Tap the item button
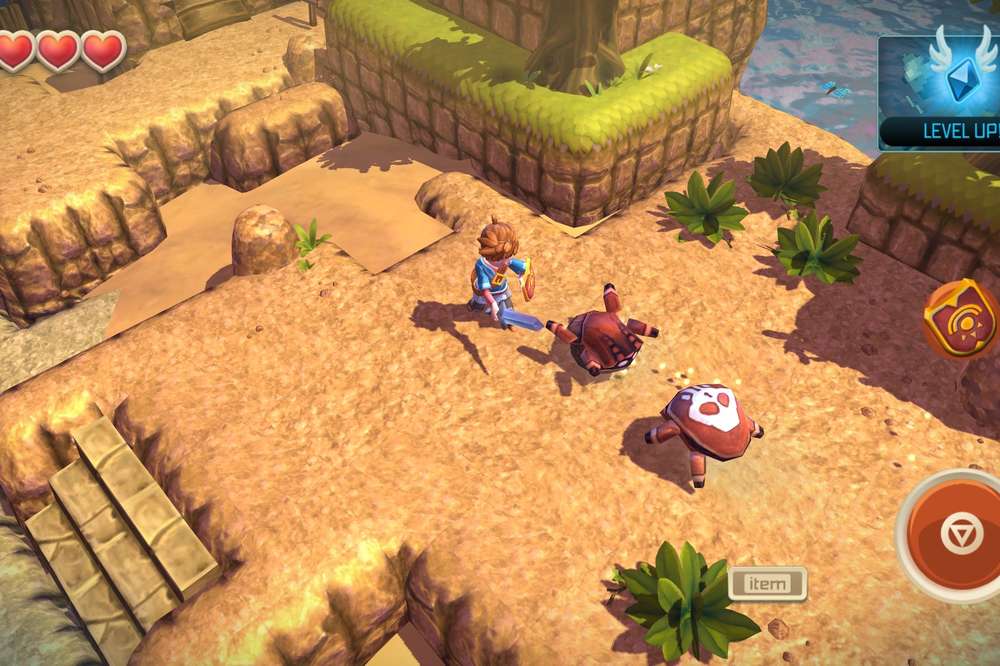Image resolution: width=1000 pixels, height=666 pixels. (x=767, y=583)
